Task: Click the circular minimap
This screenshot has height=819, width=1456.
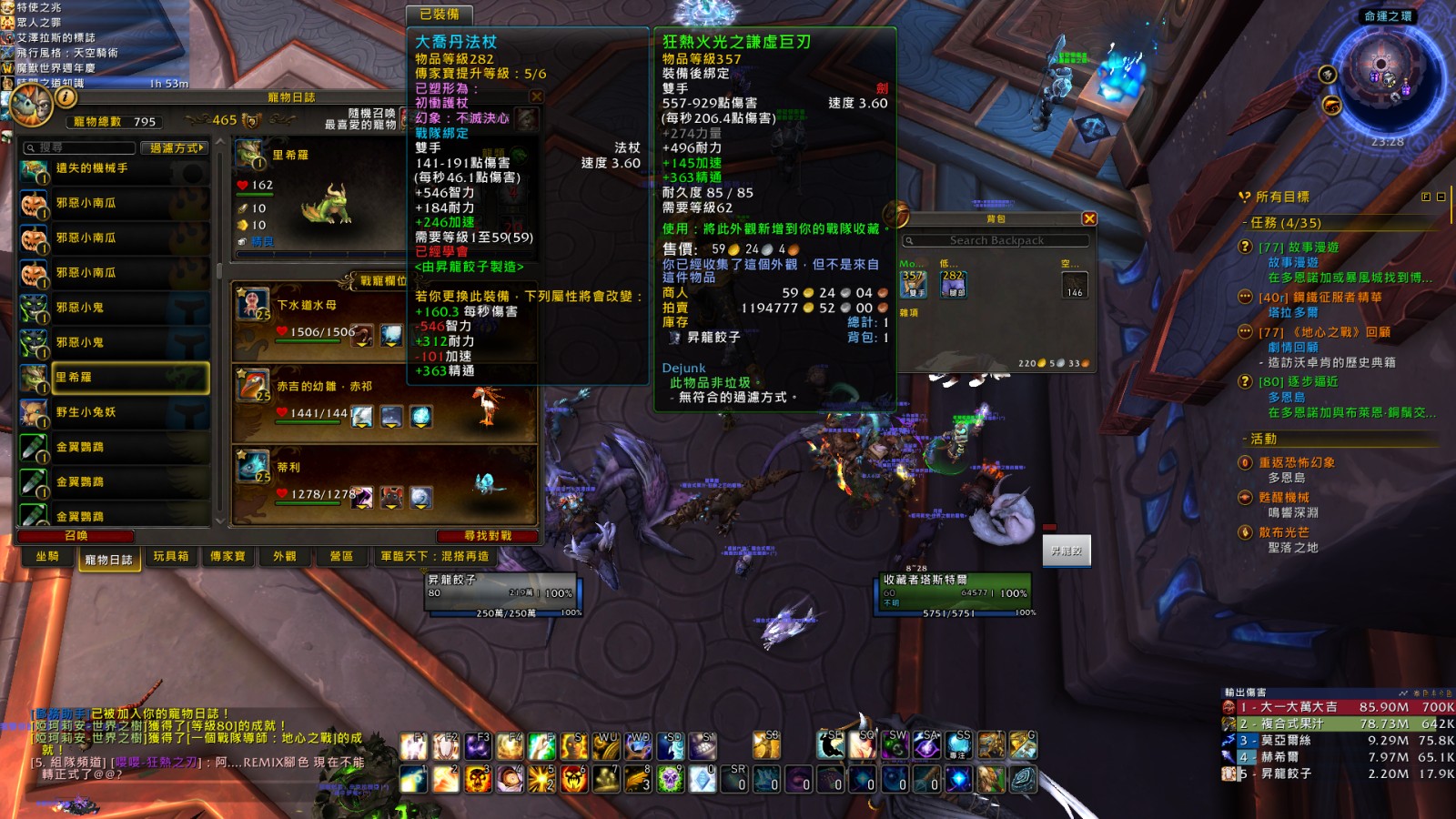Action: click(x=1387, y=78)
